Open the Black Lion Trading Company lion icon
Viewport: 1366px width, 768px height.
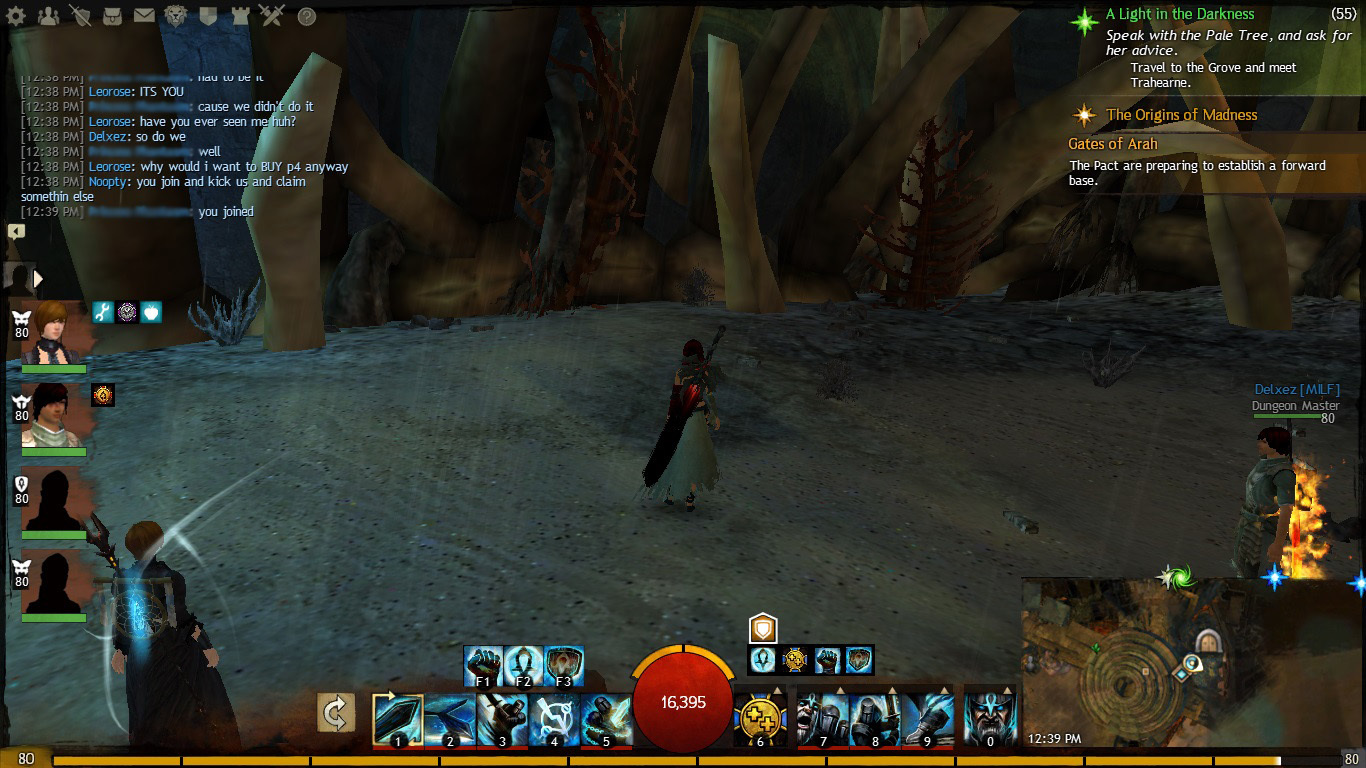(x=176, y=16)
